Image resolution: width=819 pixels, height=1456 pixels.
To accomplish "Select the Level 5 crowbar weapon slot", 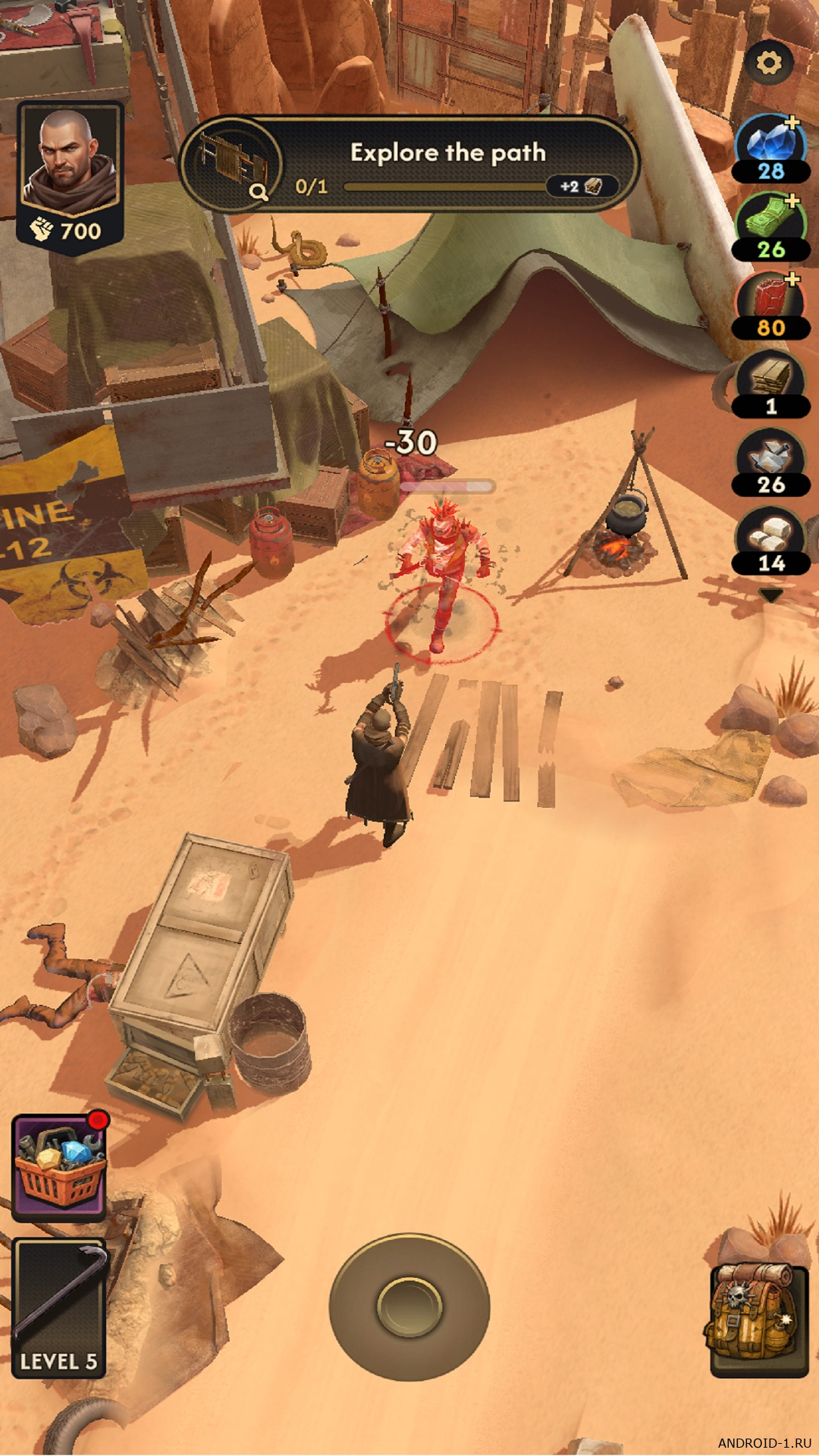I will [x=60, y=1307].
